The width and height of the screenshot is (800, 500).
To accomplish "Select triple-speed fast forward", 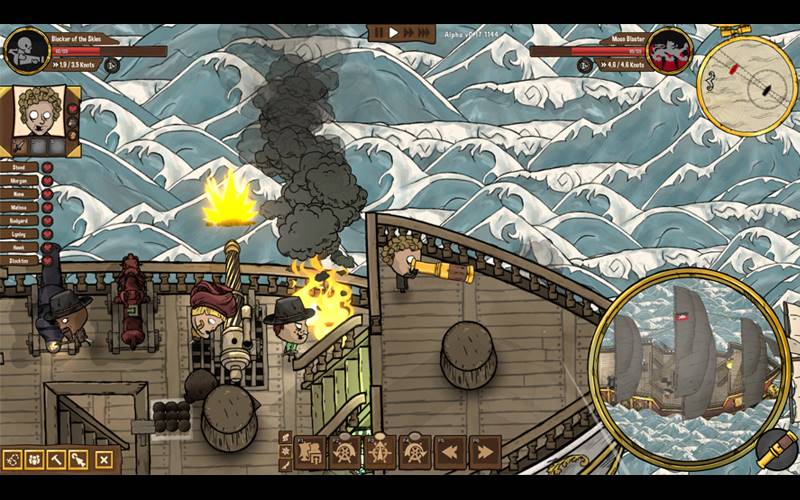I will tap(423, 33).
